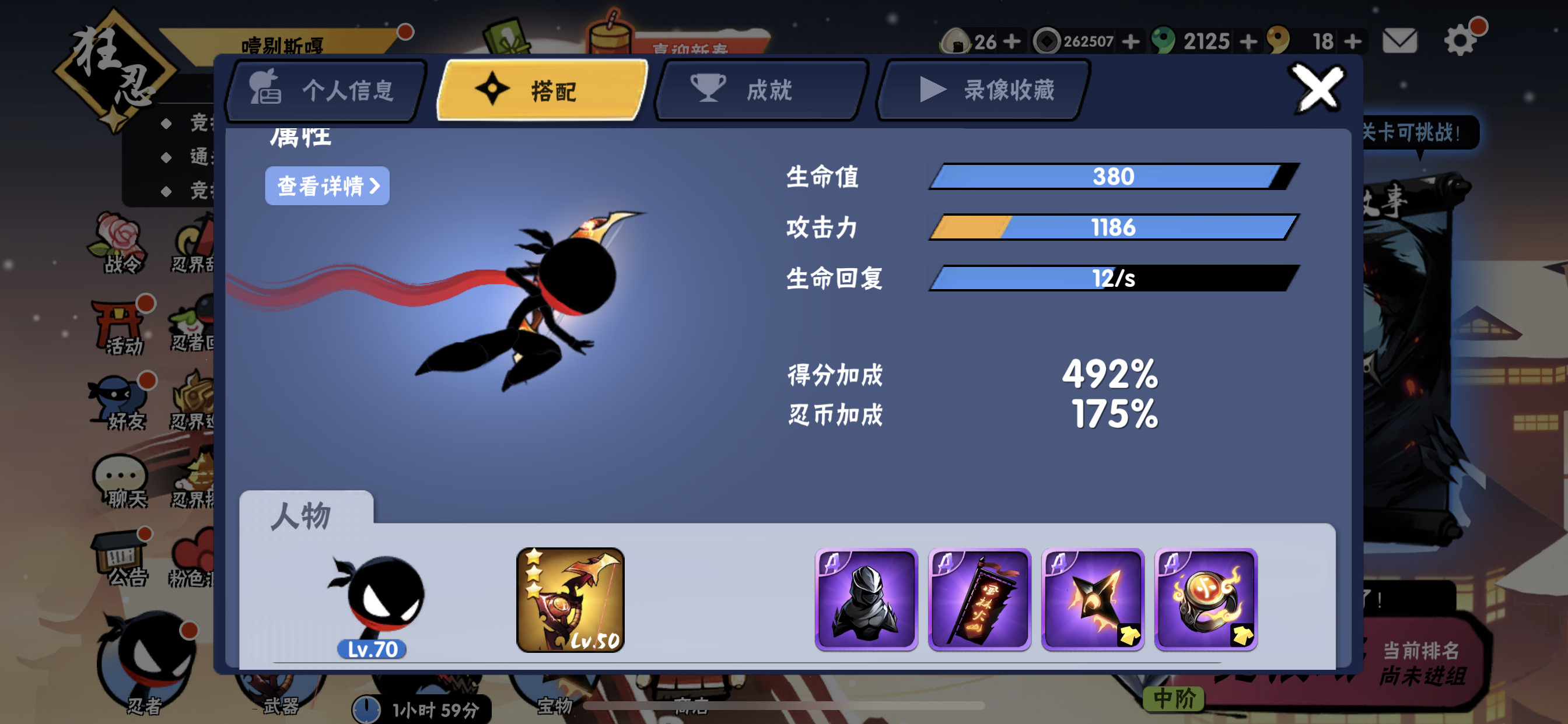1568x724 pixels.
Task: Select the 风林火山 banner equipment item
Action: (x=979, y=600)
